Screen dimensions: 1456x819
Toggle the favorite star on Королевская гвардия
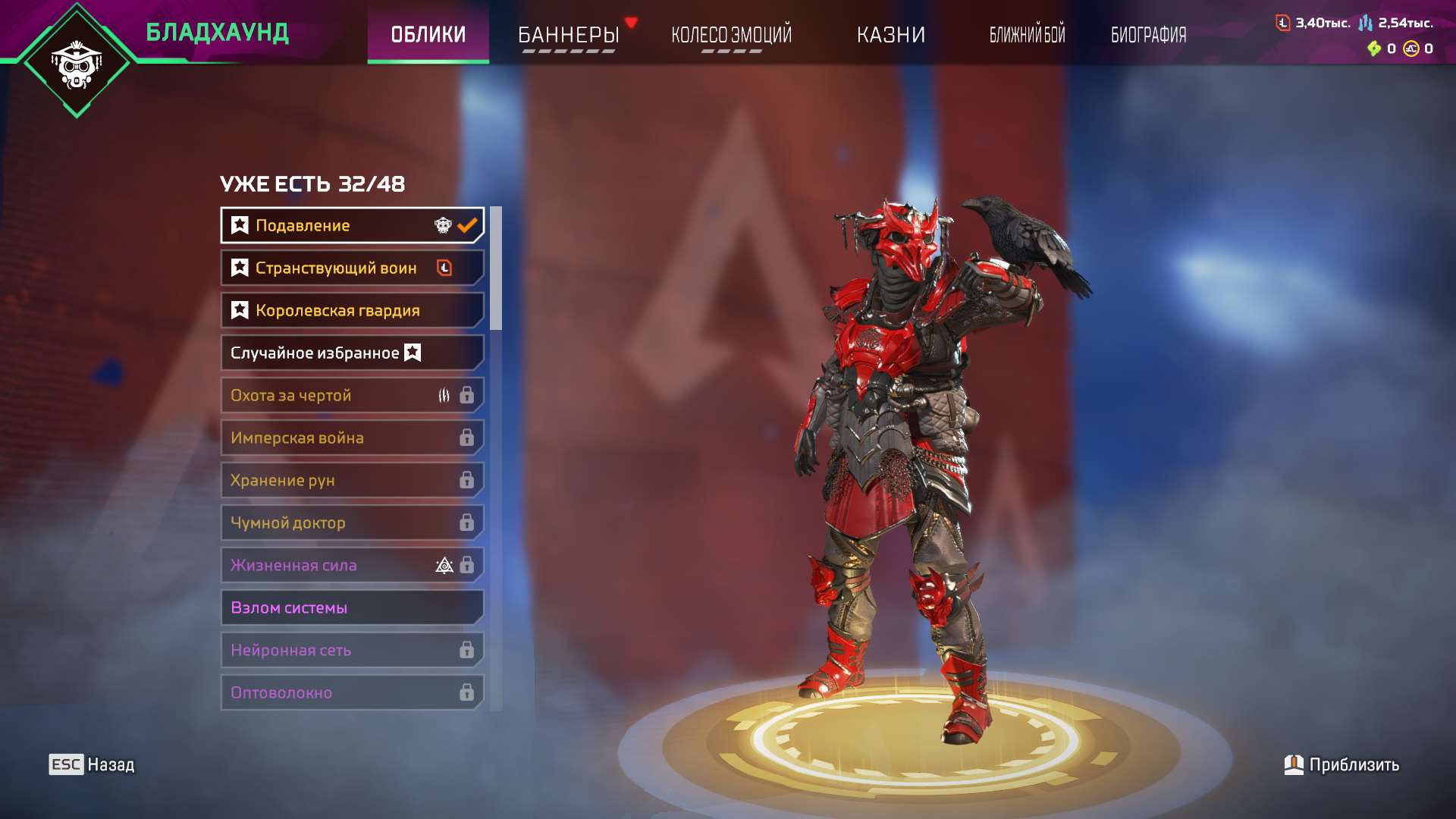(x=239, y=309)
